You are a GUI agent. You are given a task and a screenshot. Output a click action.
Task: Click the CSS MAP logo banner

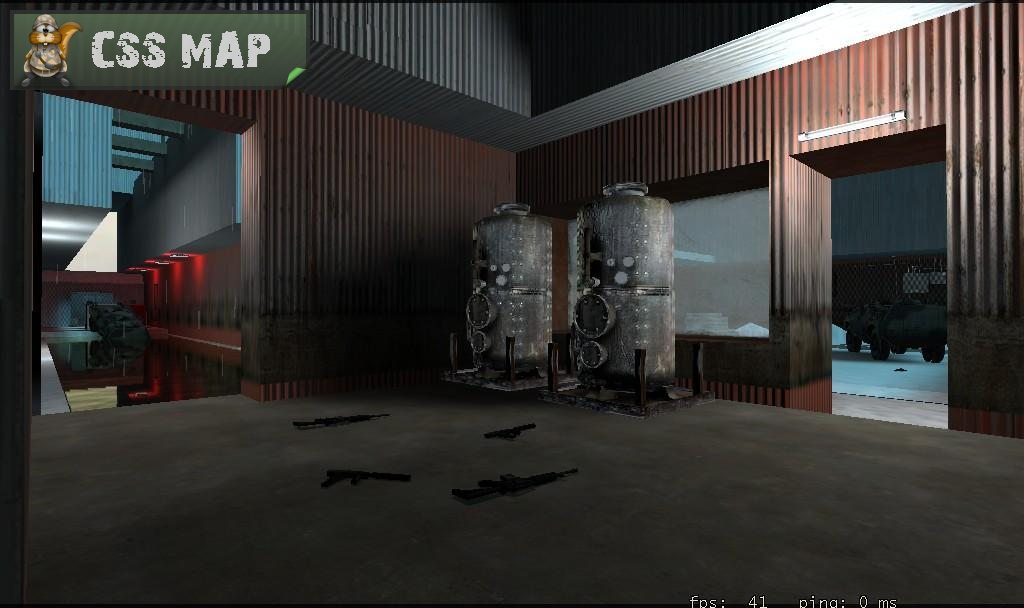click(159, 50)
